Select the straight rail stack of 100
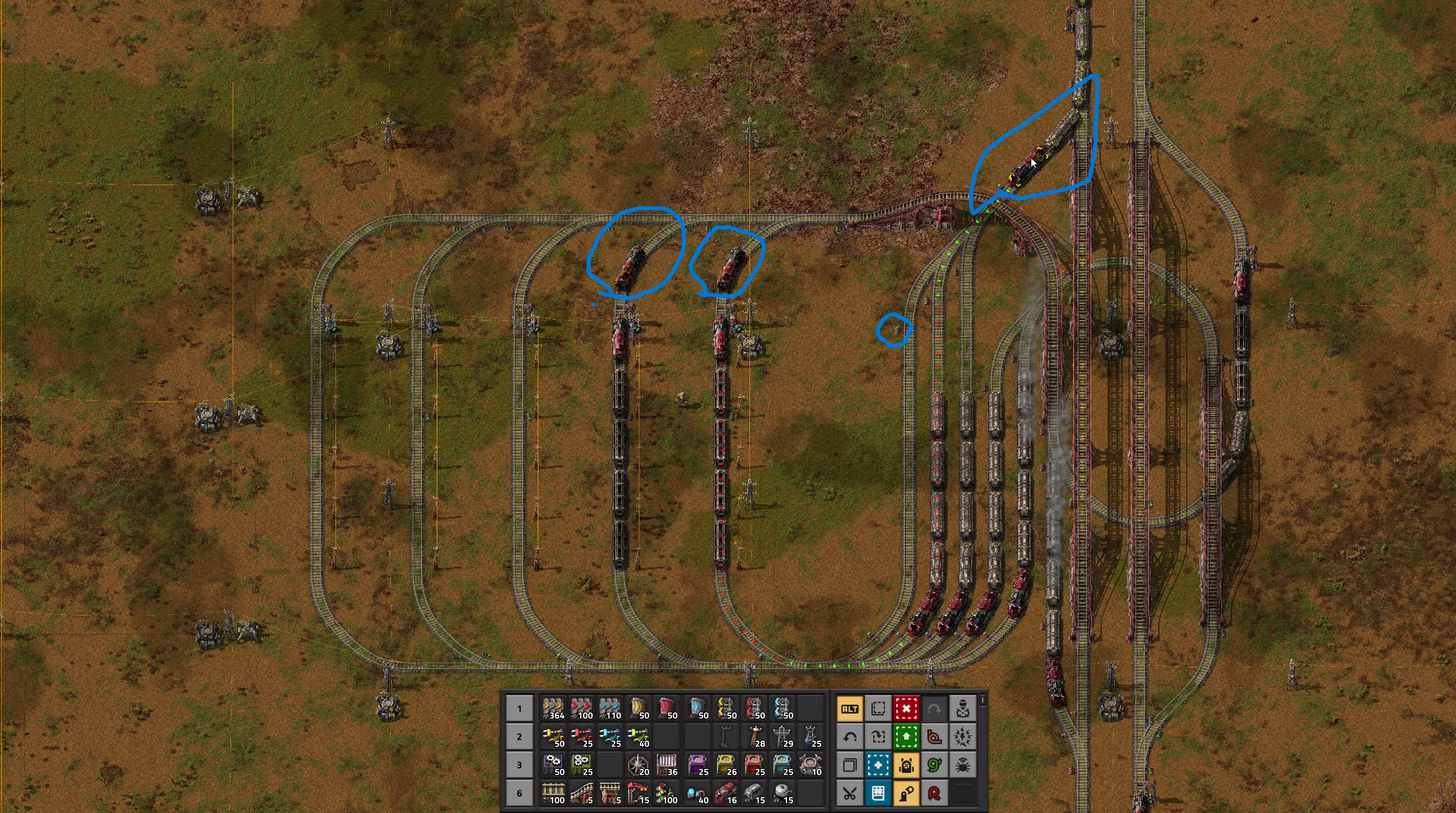 [x=553, y=793]
